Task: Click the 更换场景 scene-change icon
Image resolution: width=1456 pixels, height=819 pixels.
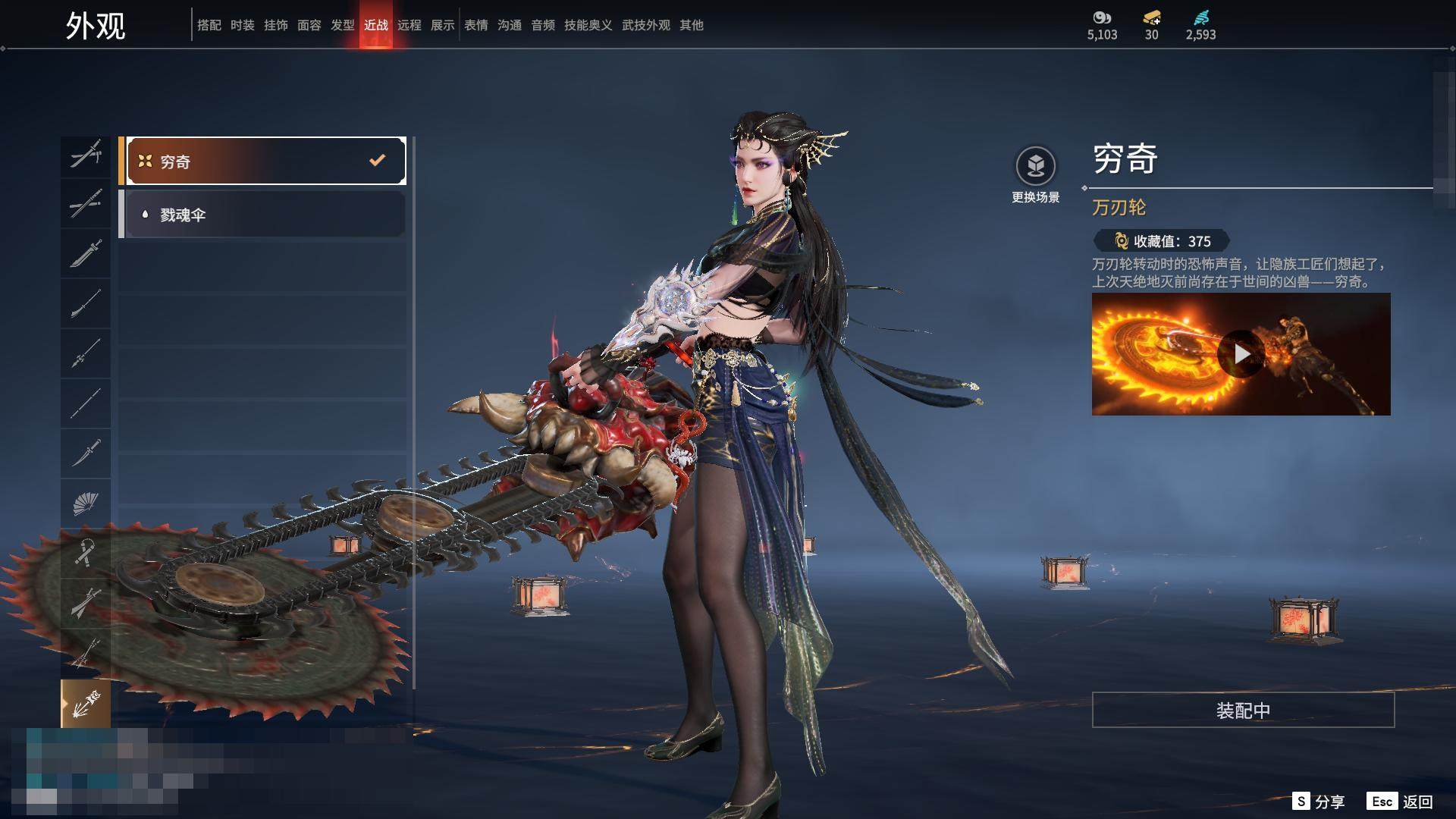Action: click(x=1035, y=166)
